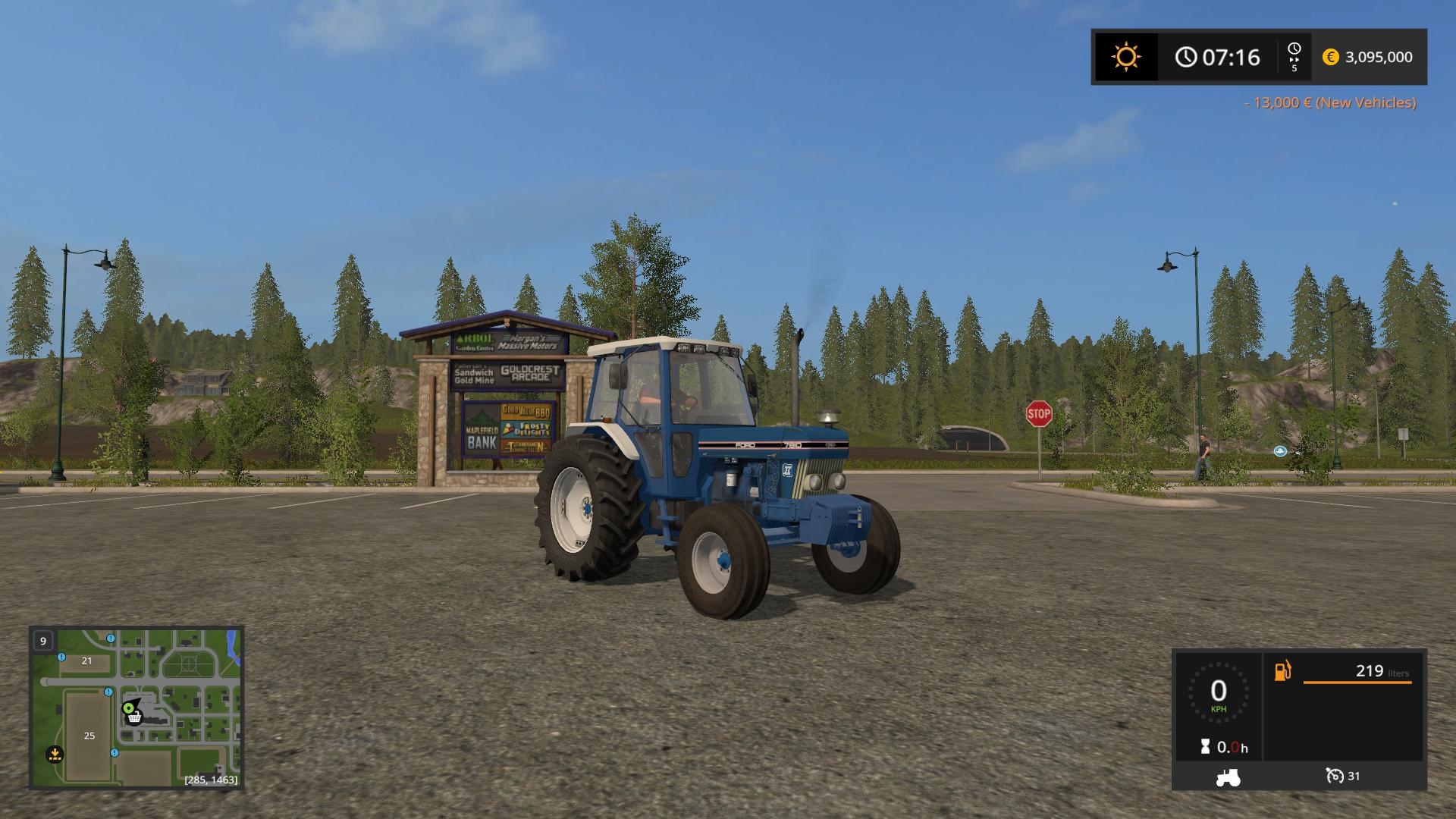Click the 3,095,000 money balance display
Image resolution: width=1456 pixels, height=819 pixels.
pyautogui.click(x=1378, y=58)
